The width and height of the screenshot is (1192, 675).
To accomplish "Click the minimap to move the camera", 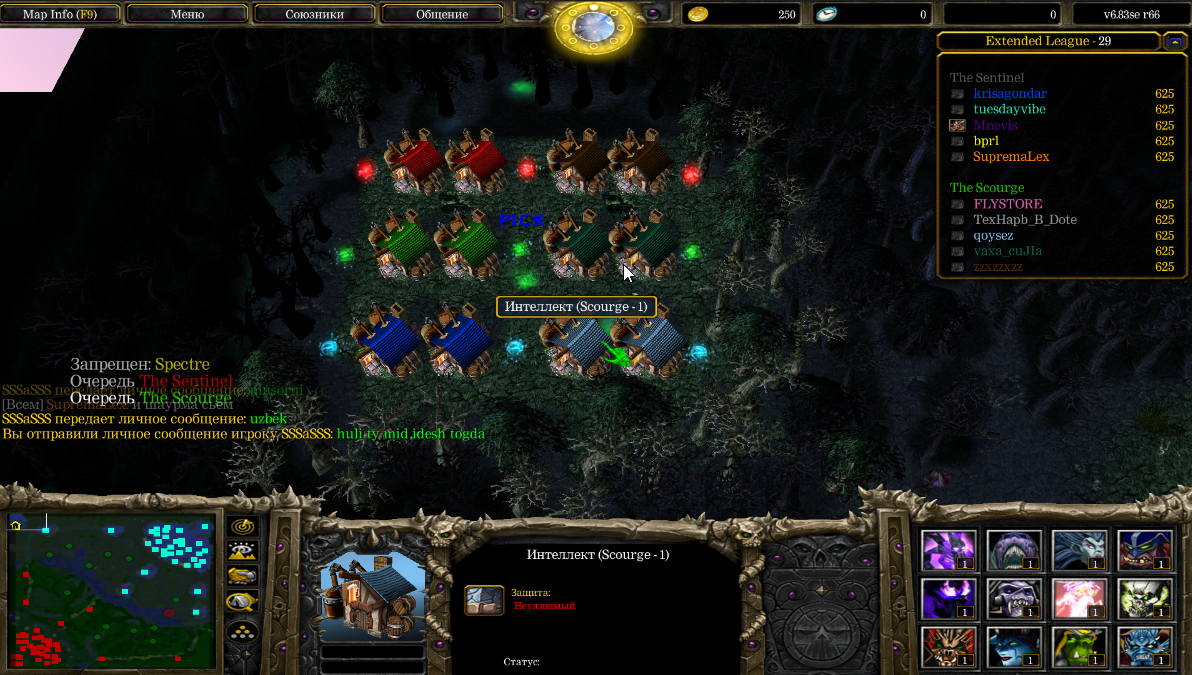I will pyautogui.click(x=111, y=591).
